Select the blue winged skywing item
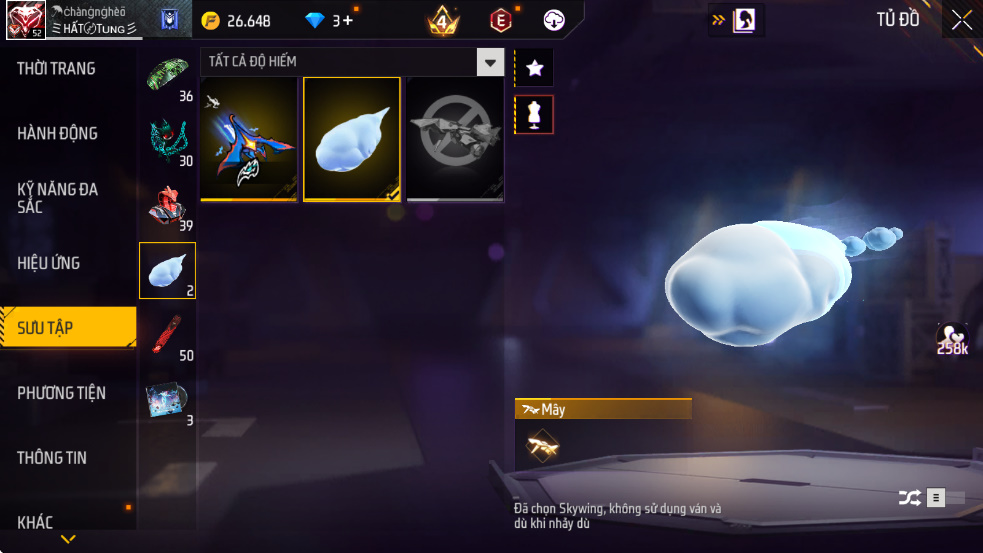The width and height of the screenshot is (983, 553). tap(249, 138)
